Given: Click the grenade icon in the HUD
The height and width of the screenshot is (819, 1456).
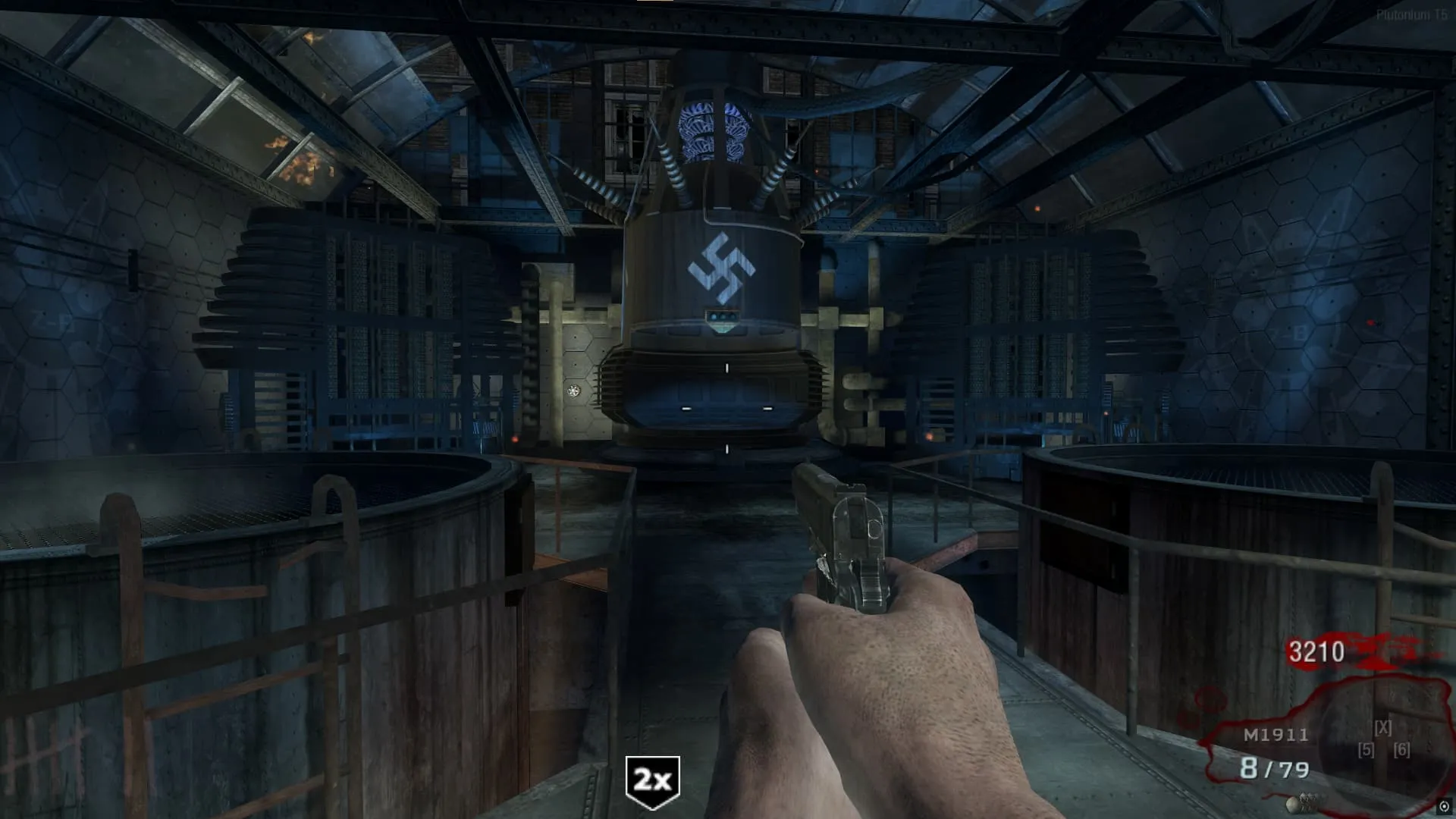Looking at the screenshot, I should coord(1303,802).
